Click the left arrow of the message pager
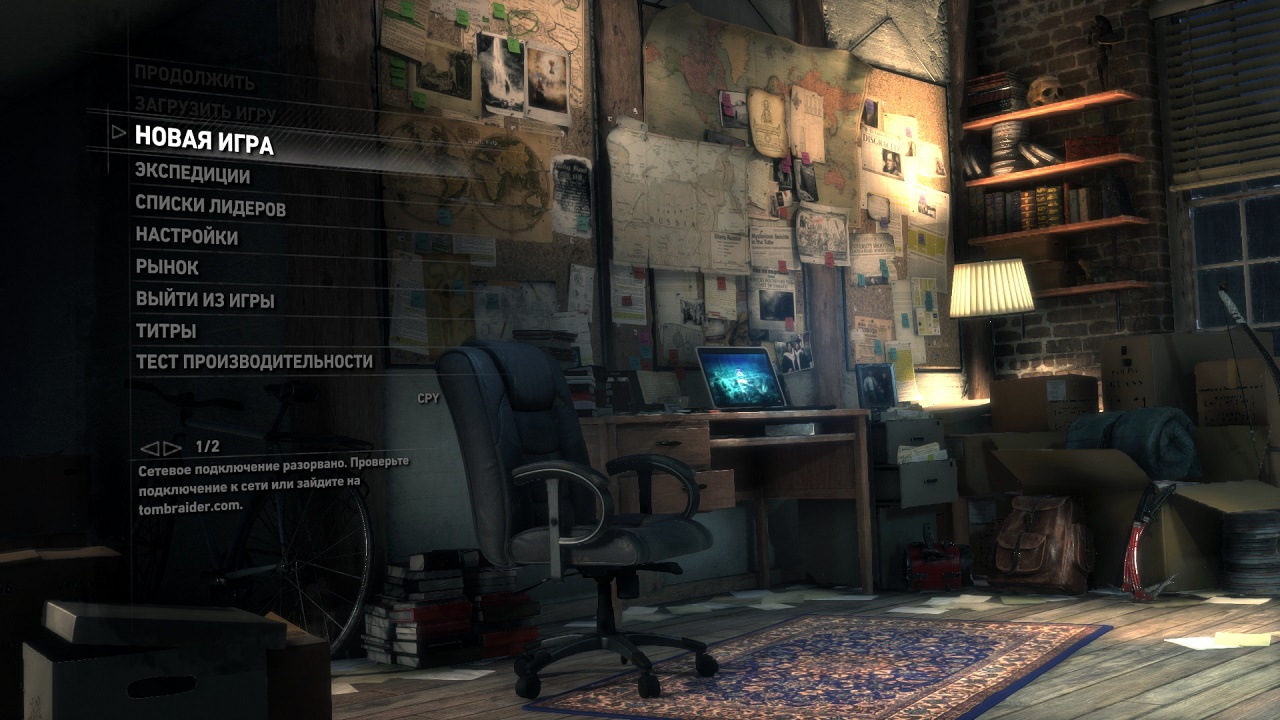The image size is (1280, 720). click(x=149, y=447)
